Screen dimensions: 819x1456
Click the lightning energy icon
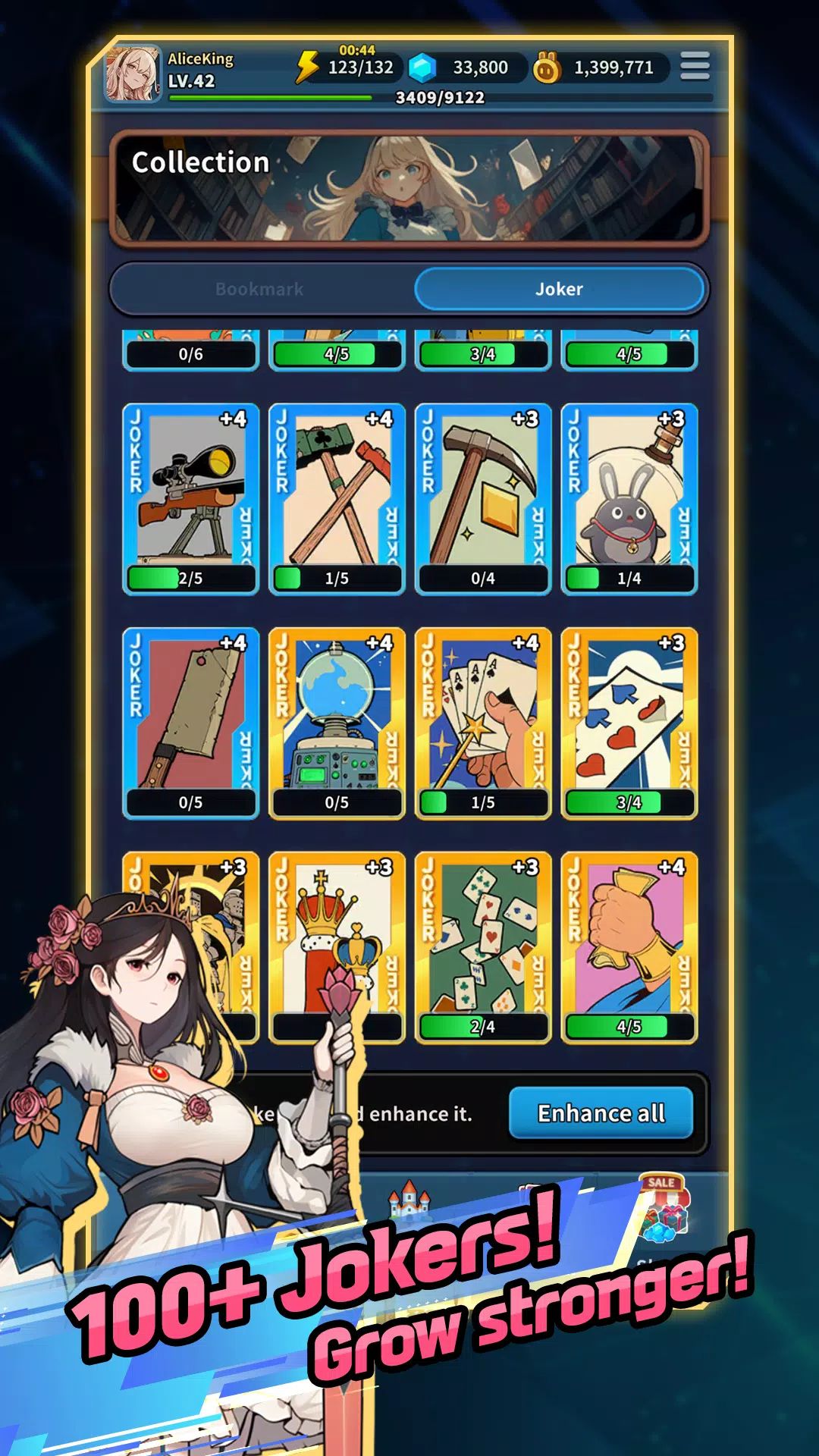tap(307, 67)
